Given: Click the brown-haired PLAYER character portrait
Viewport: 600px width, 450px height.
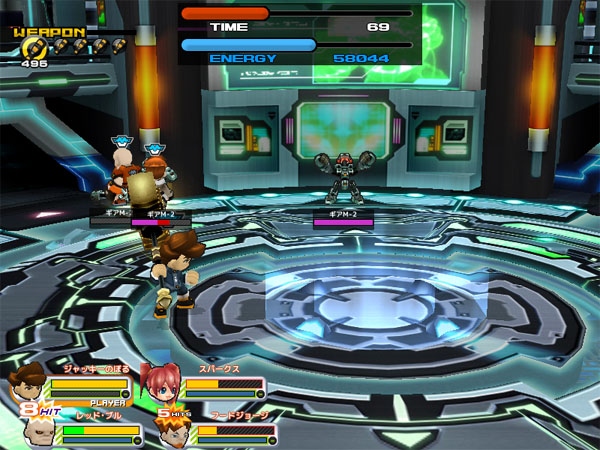Looking at the screenshot, I should click(x=27, y=384).
